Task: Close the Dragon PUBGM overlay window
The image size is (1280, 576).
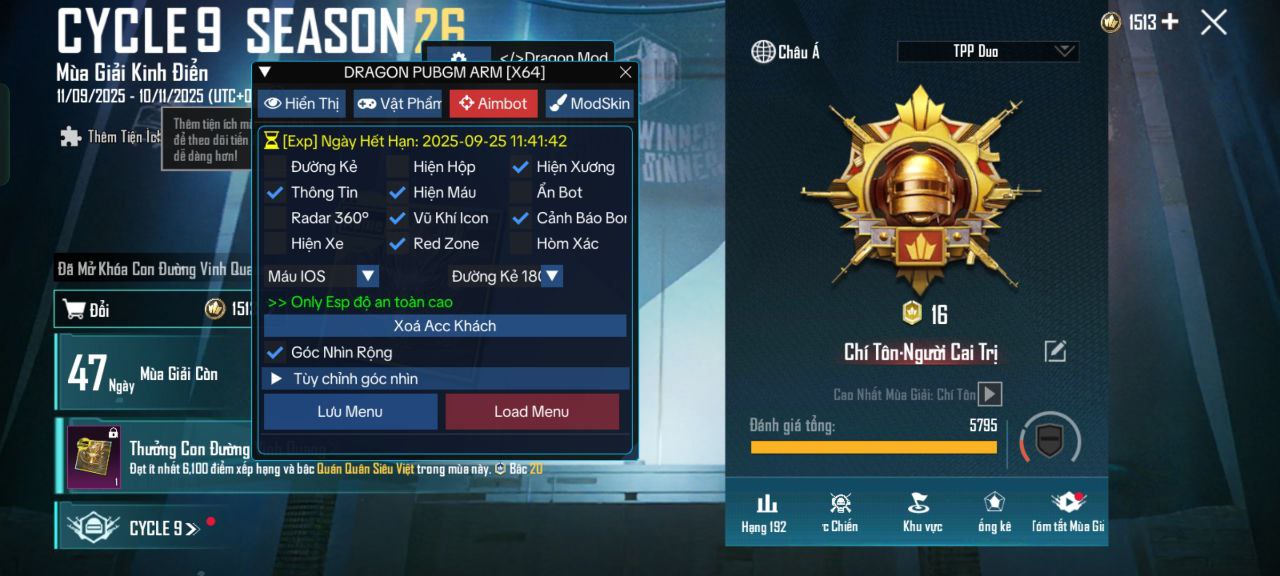Action: (626, 72)
